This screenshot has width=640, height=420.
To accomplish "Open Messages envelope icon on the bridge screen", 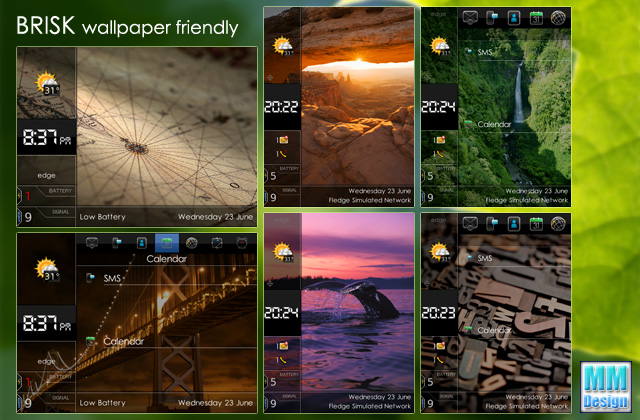I will pyautogui.click(x=93, y=242).
